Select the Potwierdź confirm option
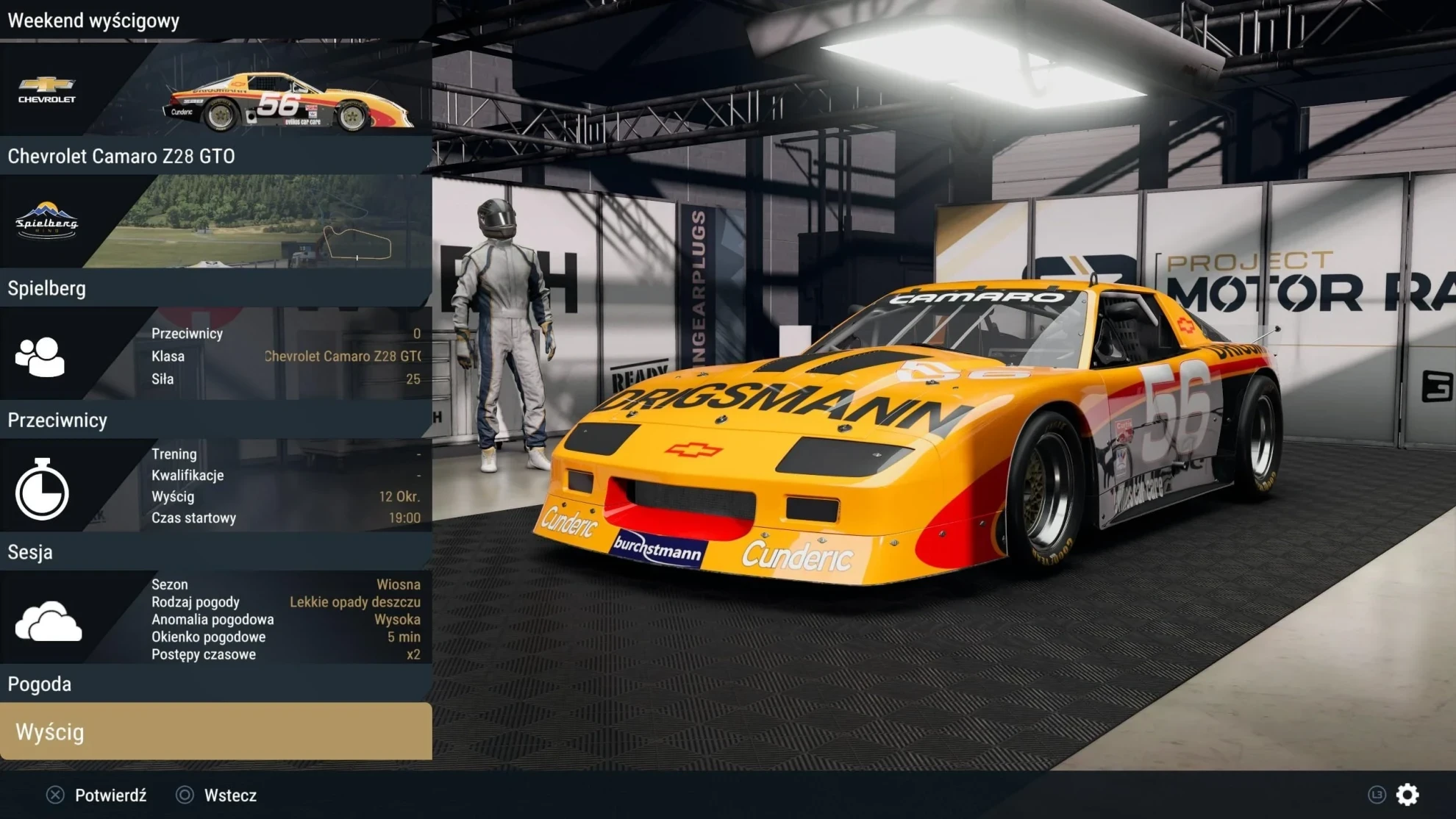The image size is (1456, 819). click(97, 795)
